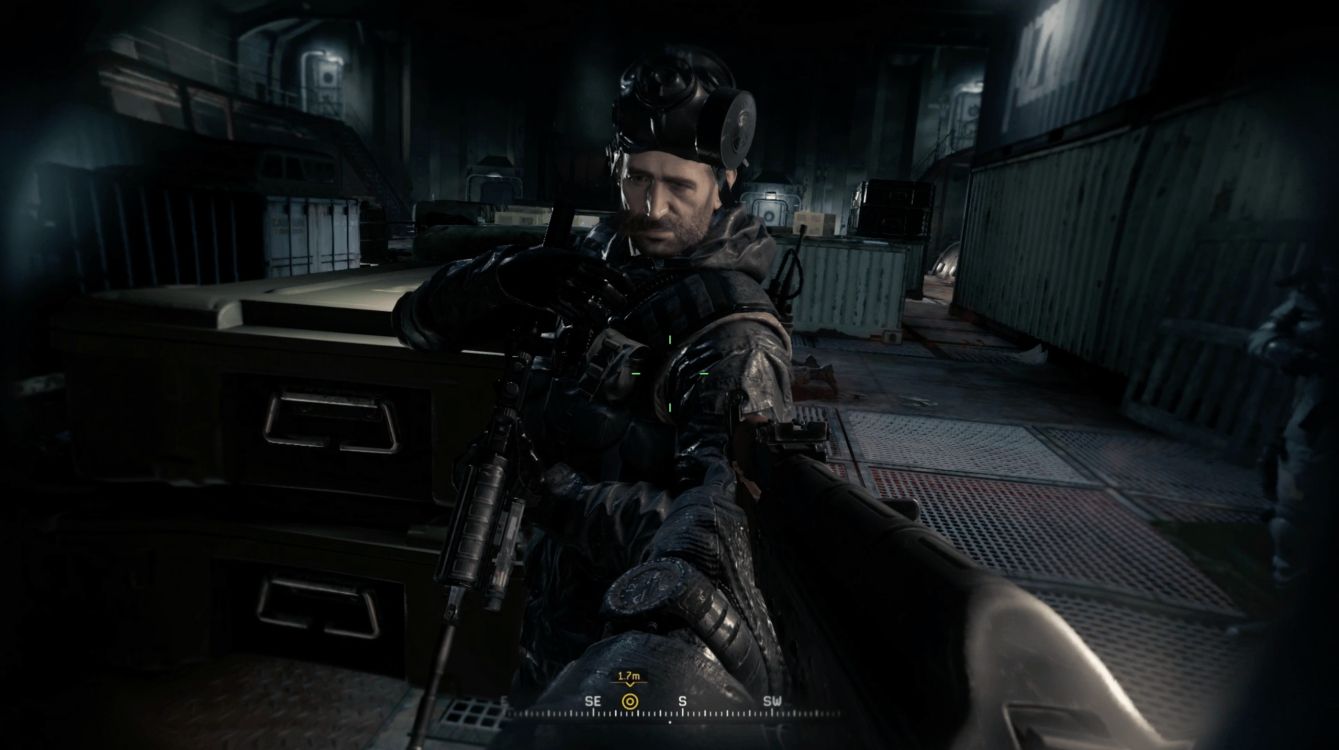
Task: Click the yellow circular objective waypoint icon
Action: point(630,701)
